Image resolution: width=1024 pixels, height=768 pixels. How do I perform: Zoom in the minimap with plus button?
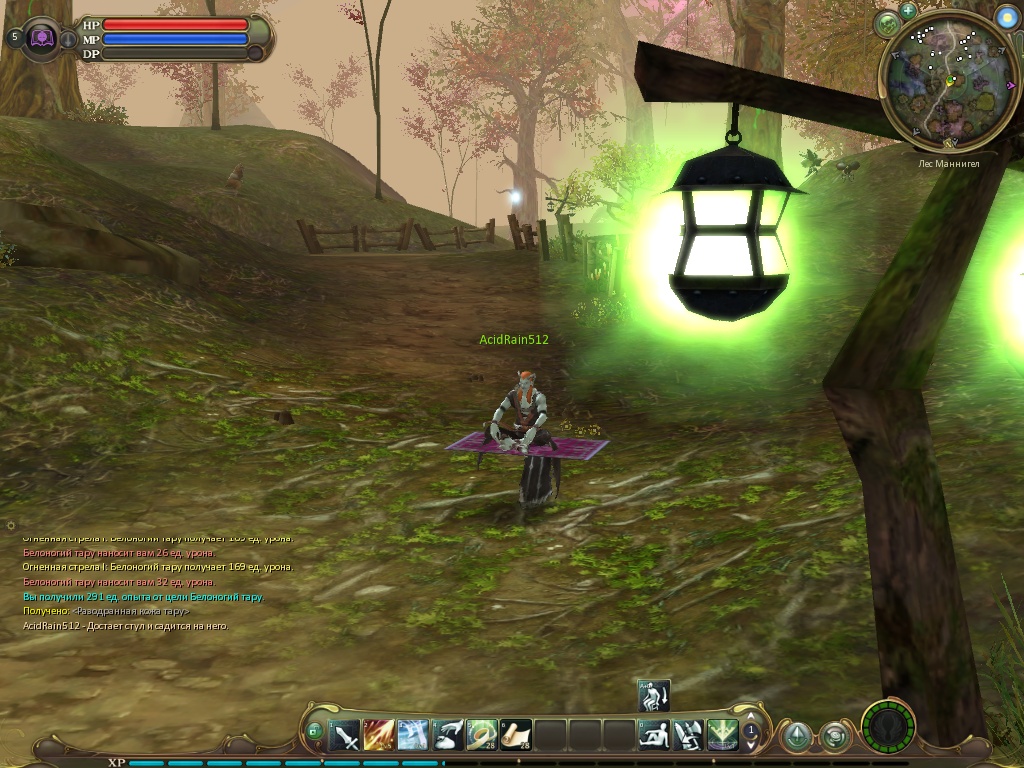(908, 11)
